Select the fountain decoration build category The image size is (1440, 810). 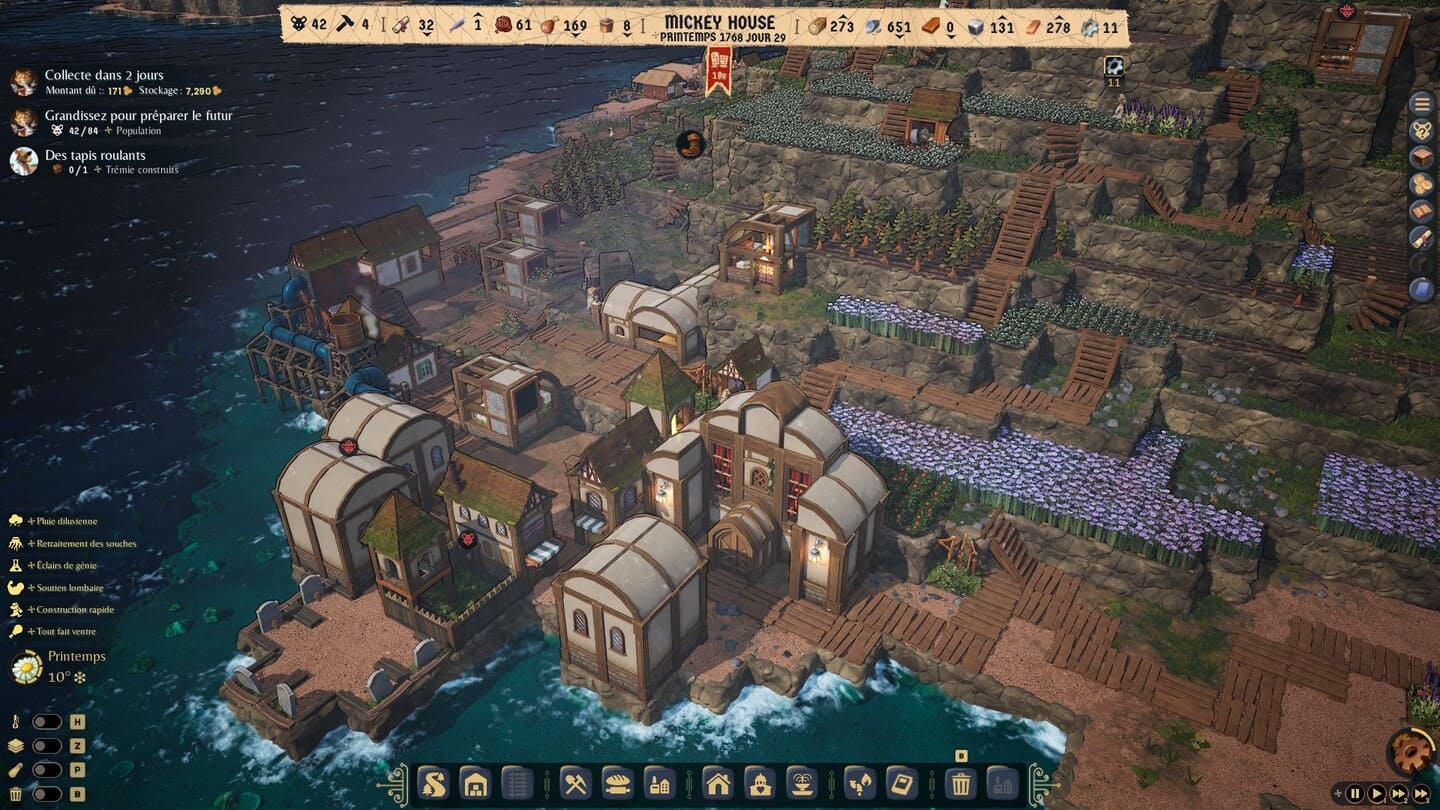802,782
